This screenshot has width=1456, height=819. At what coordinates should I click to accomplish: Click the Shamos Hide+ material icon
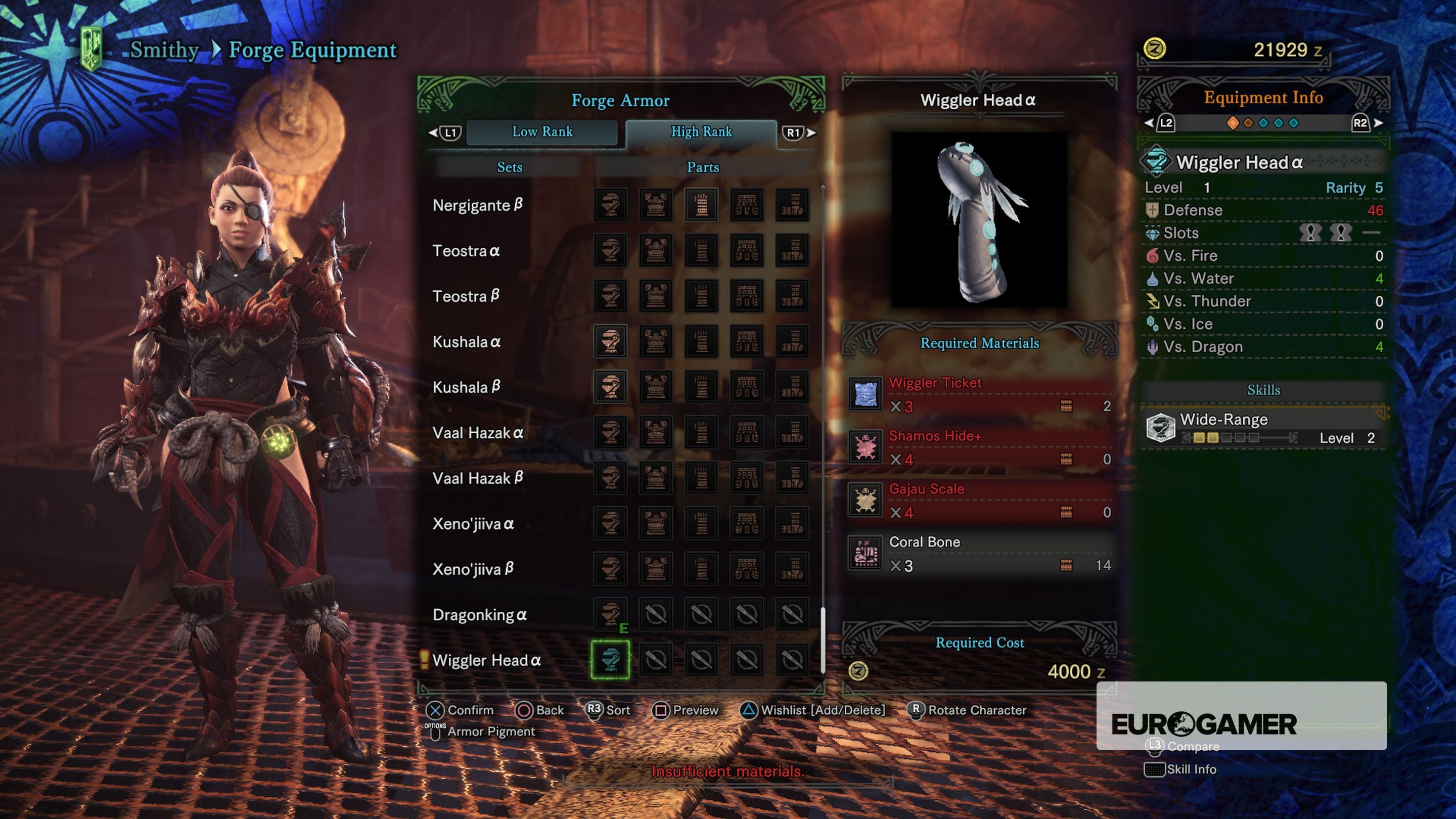tap(866, 447)
